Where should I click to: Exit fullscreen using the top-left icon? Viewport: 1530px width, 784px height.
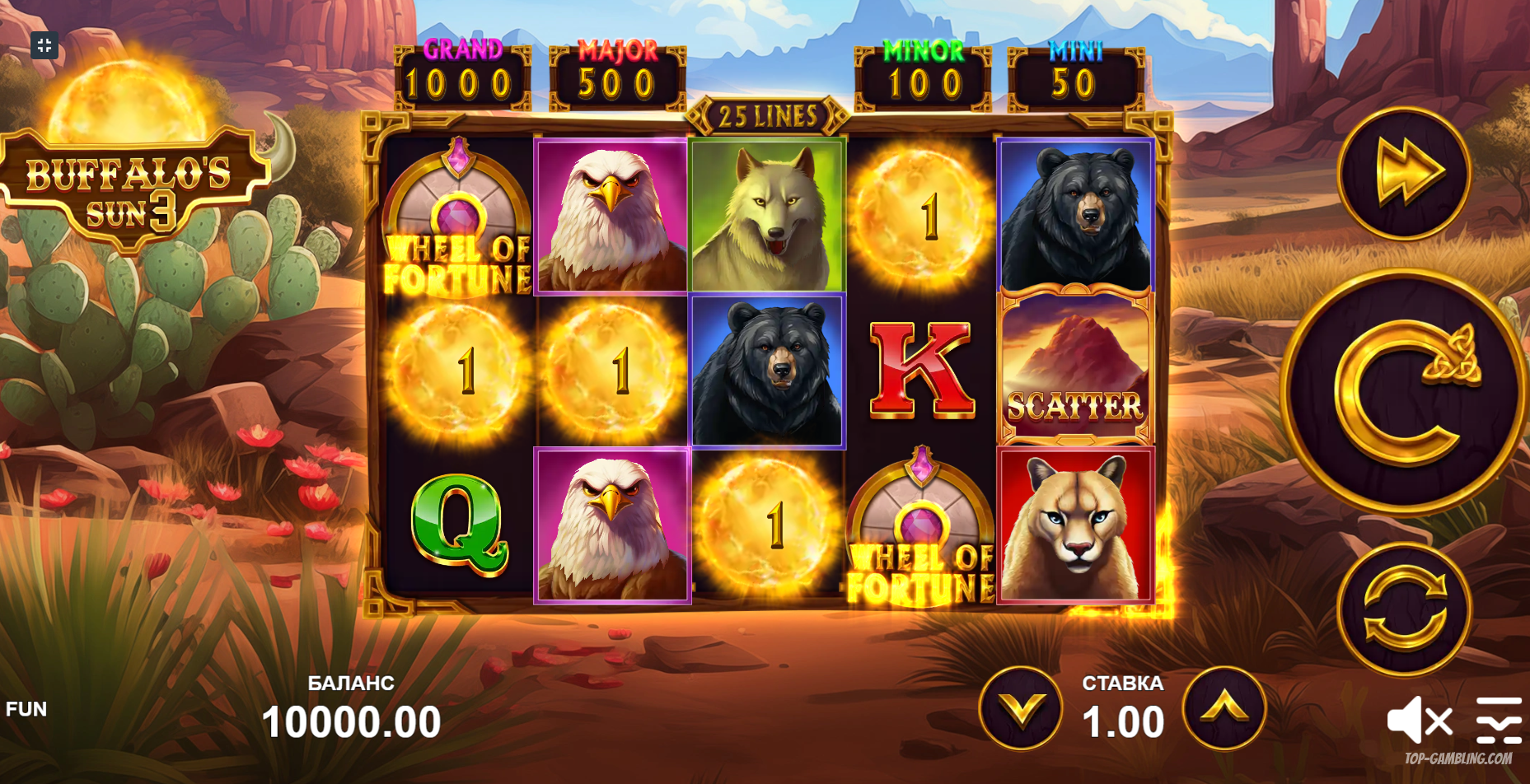pos(44,45)
